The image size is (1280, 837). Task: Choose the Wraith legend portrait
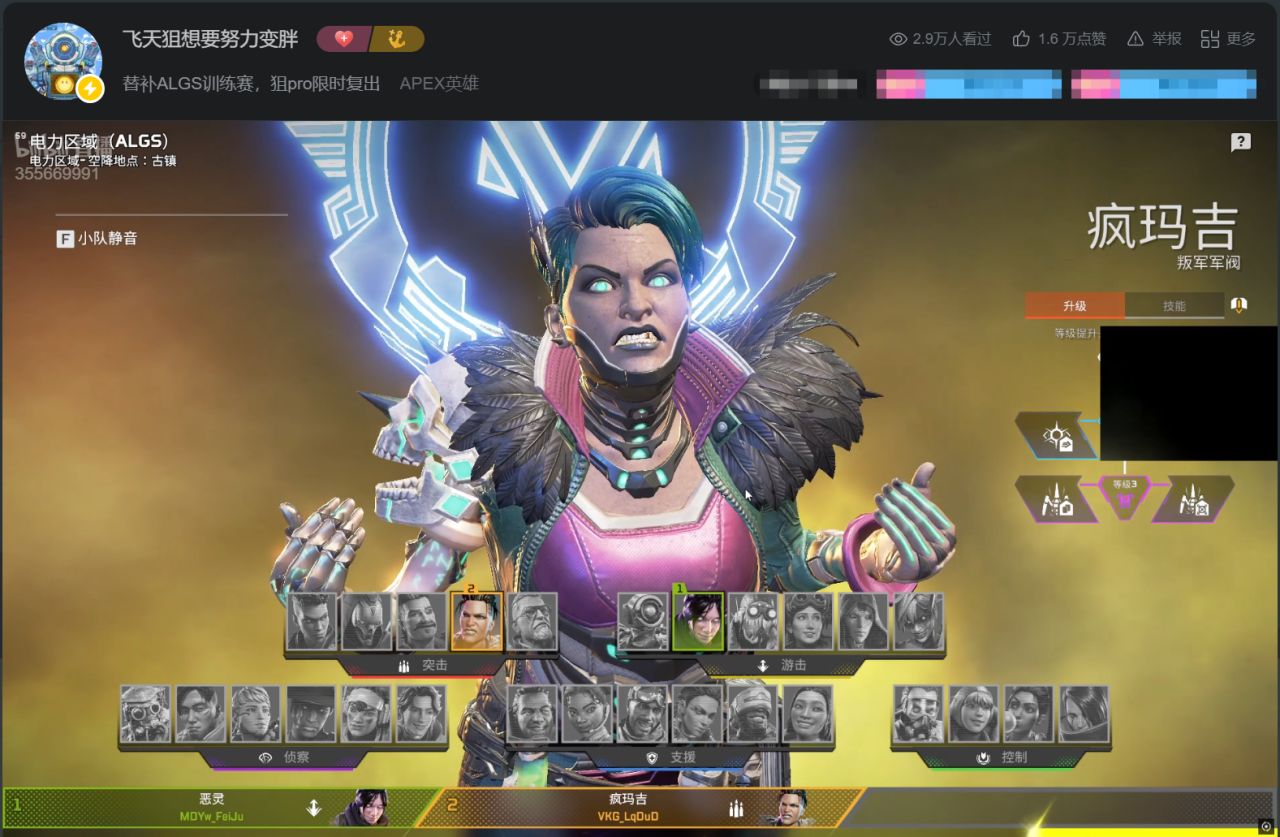(x=698, y=621)
